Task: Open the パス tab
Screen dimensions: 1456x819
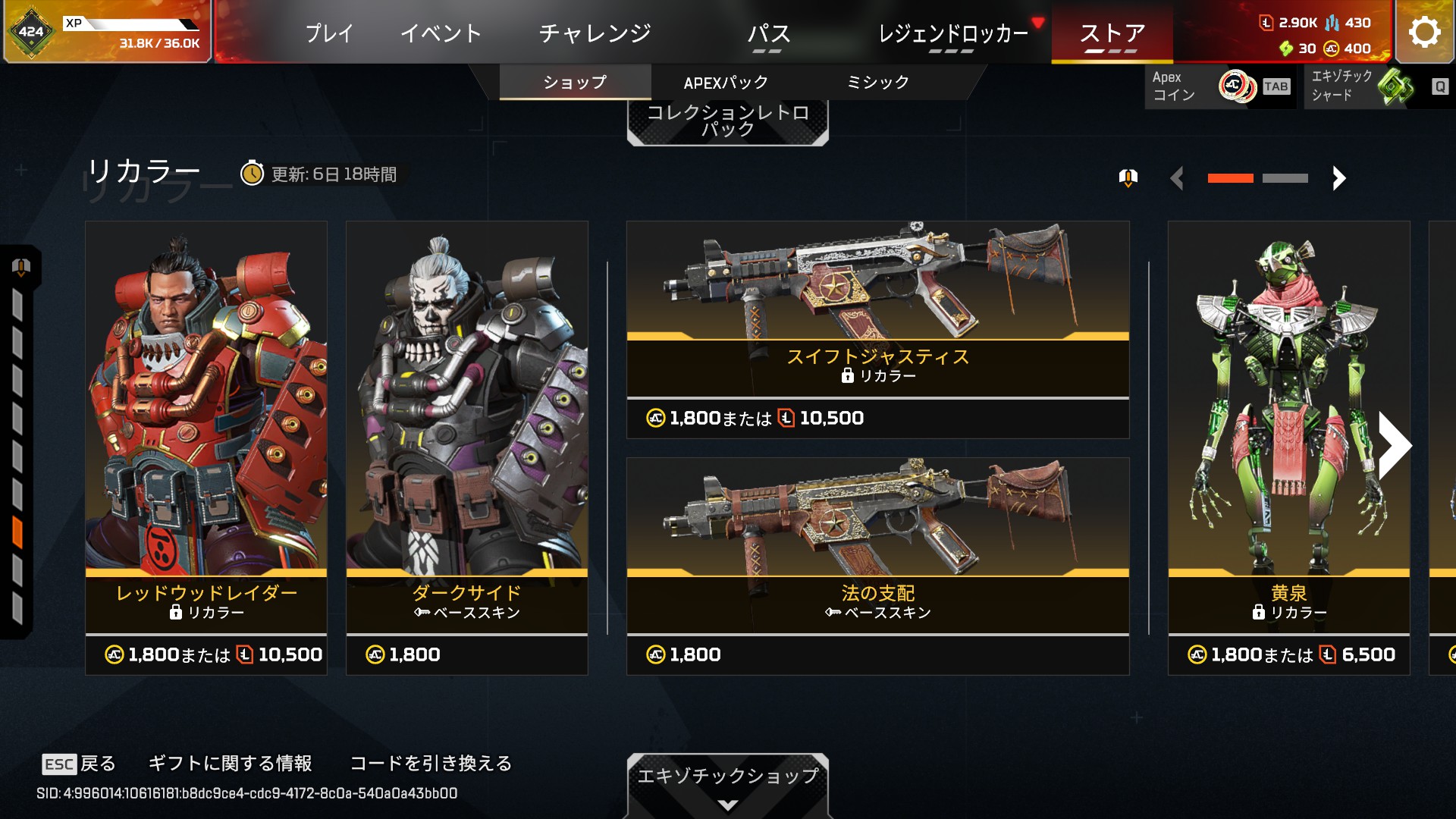Action: [768, 33]
